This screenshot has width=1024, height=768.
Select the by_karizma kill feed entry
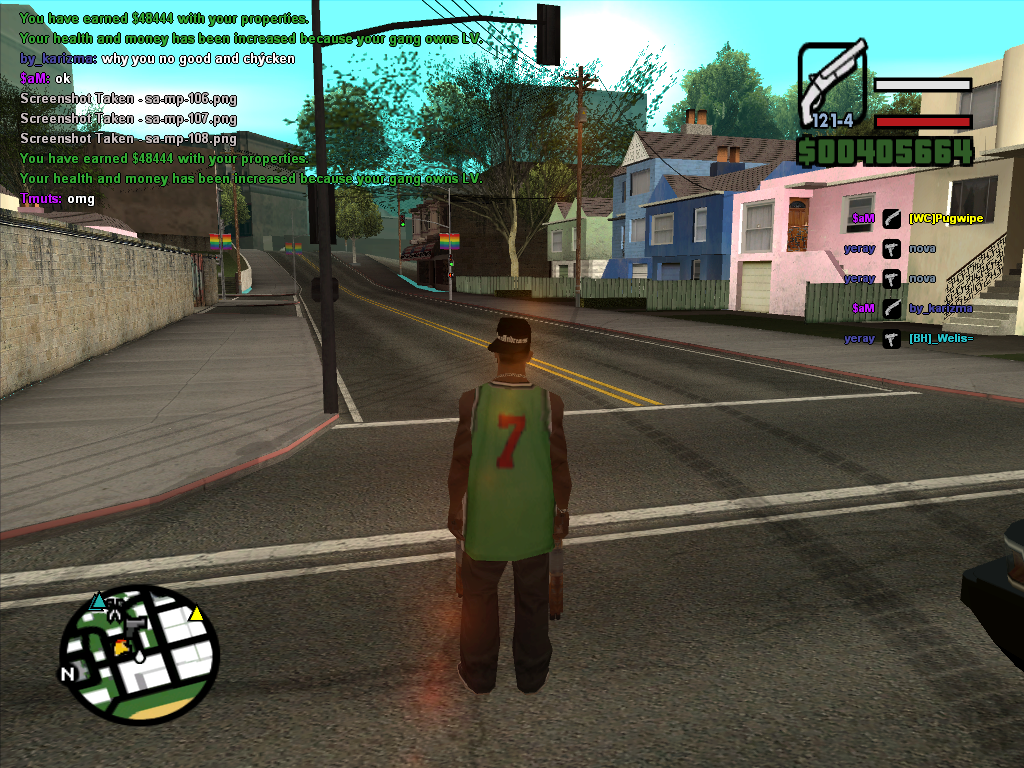[939, 308]
